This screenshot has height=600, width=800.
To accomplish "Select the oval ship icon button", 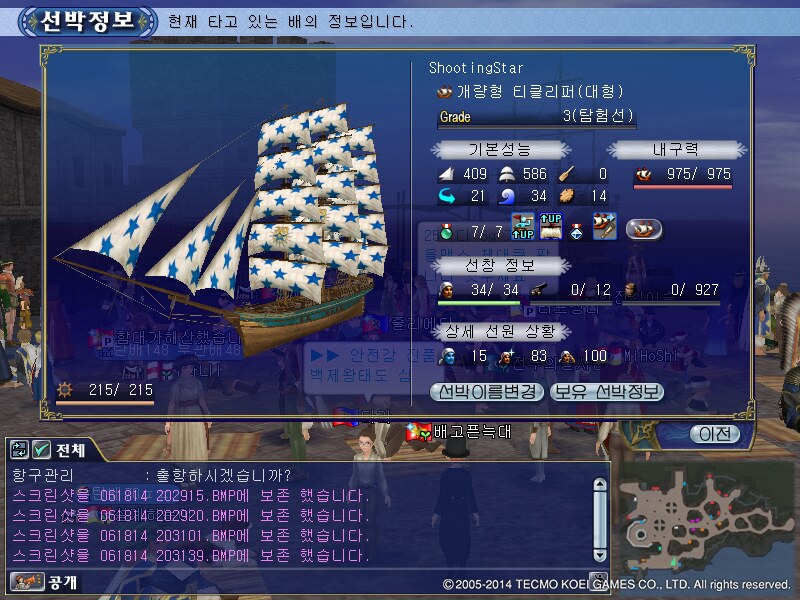I will point(645,229).
